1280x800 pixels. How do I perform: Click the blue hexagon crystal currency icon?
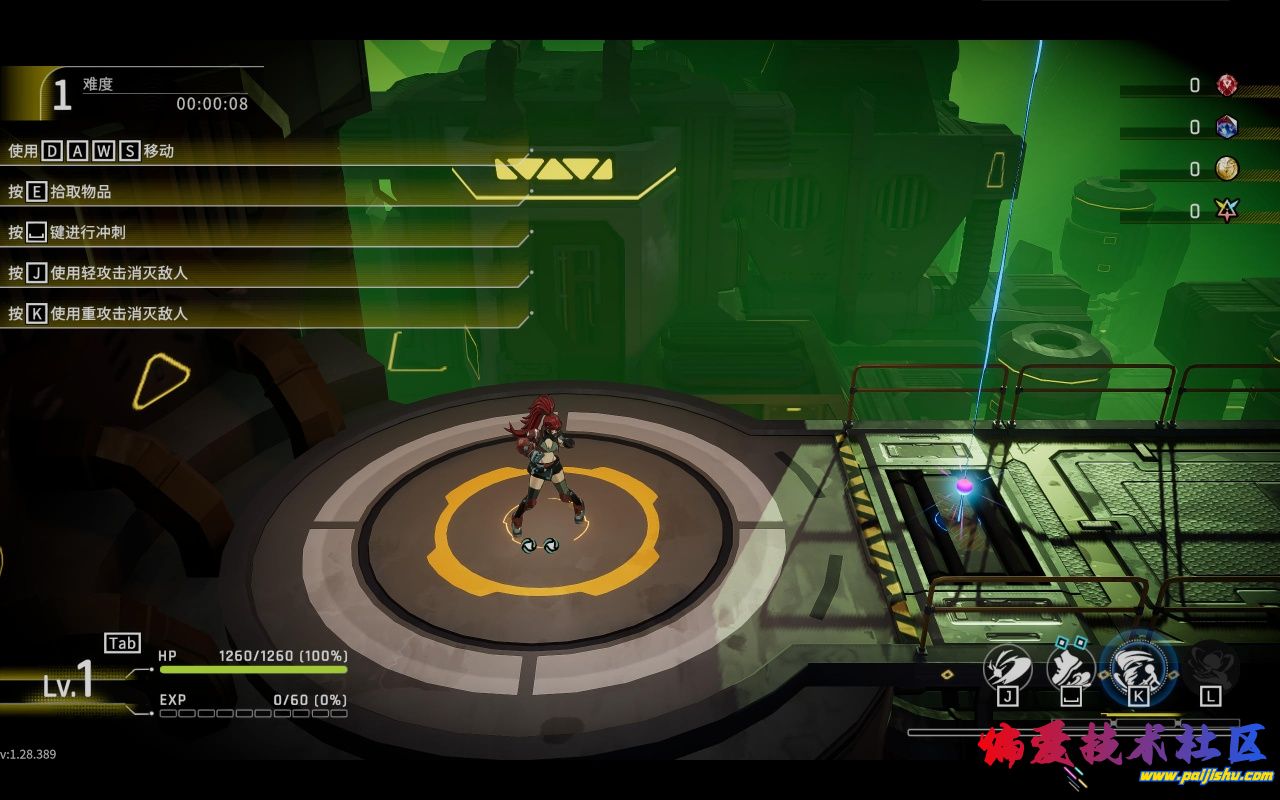1227,127
